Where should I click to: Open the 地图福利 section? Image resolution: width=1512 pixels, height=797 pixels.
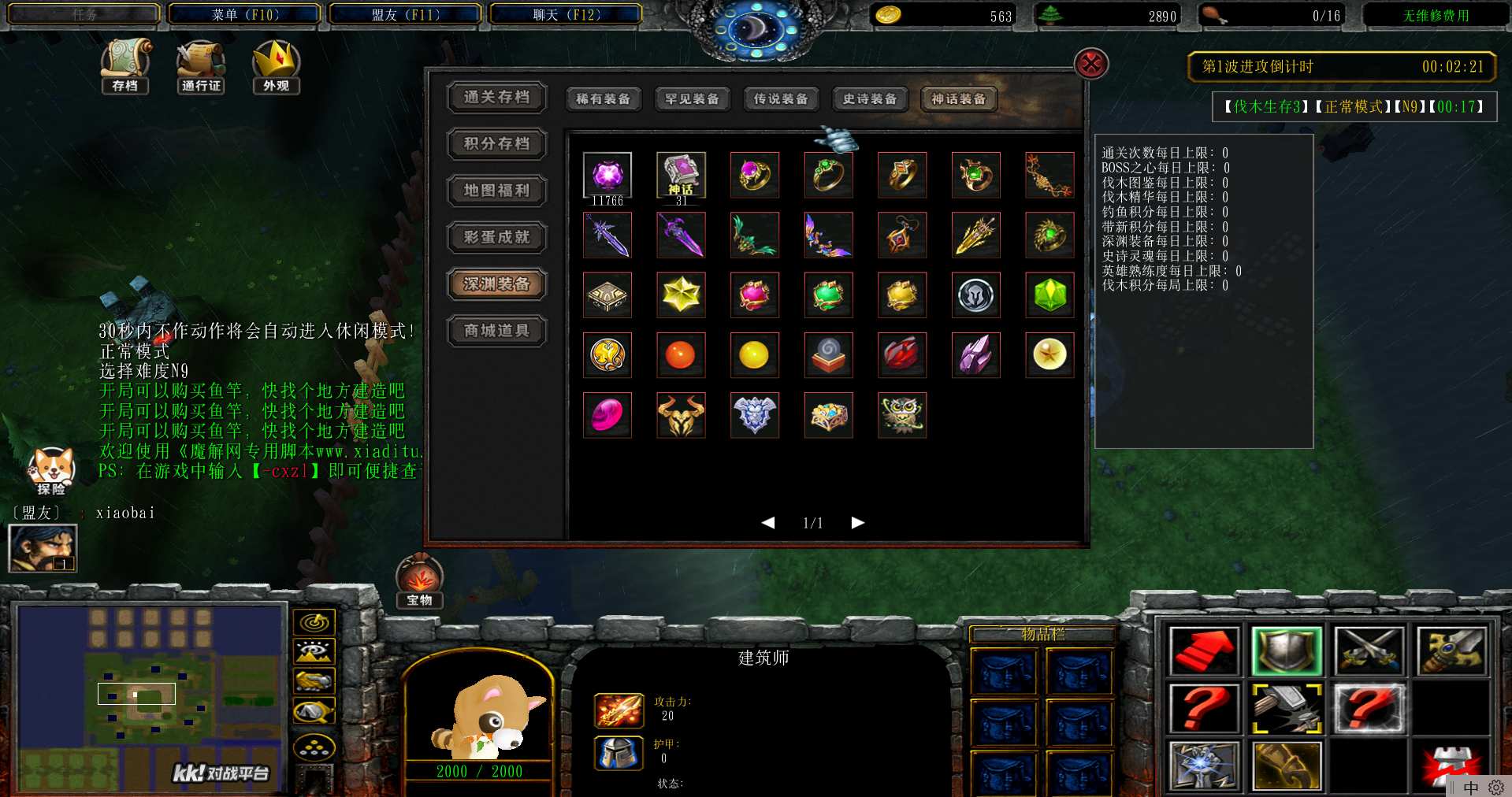(x=496, y=191)
